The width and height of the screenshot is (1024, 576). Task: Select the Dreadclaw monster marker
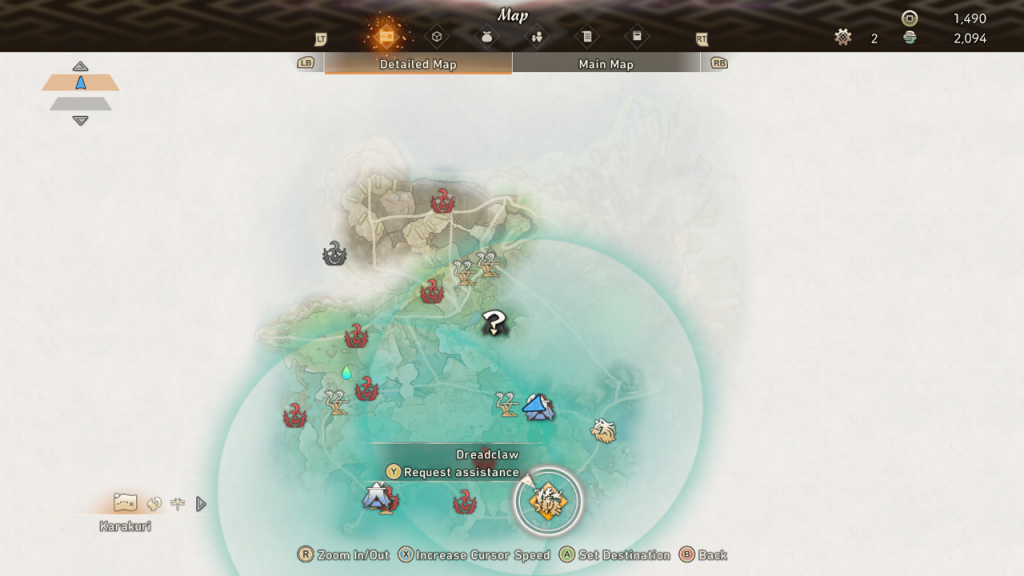click(x=548, y=500)
